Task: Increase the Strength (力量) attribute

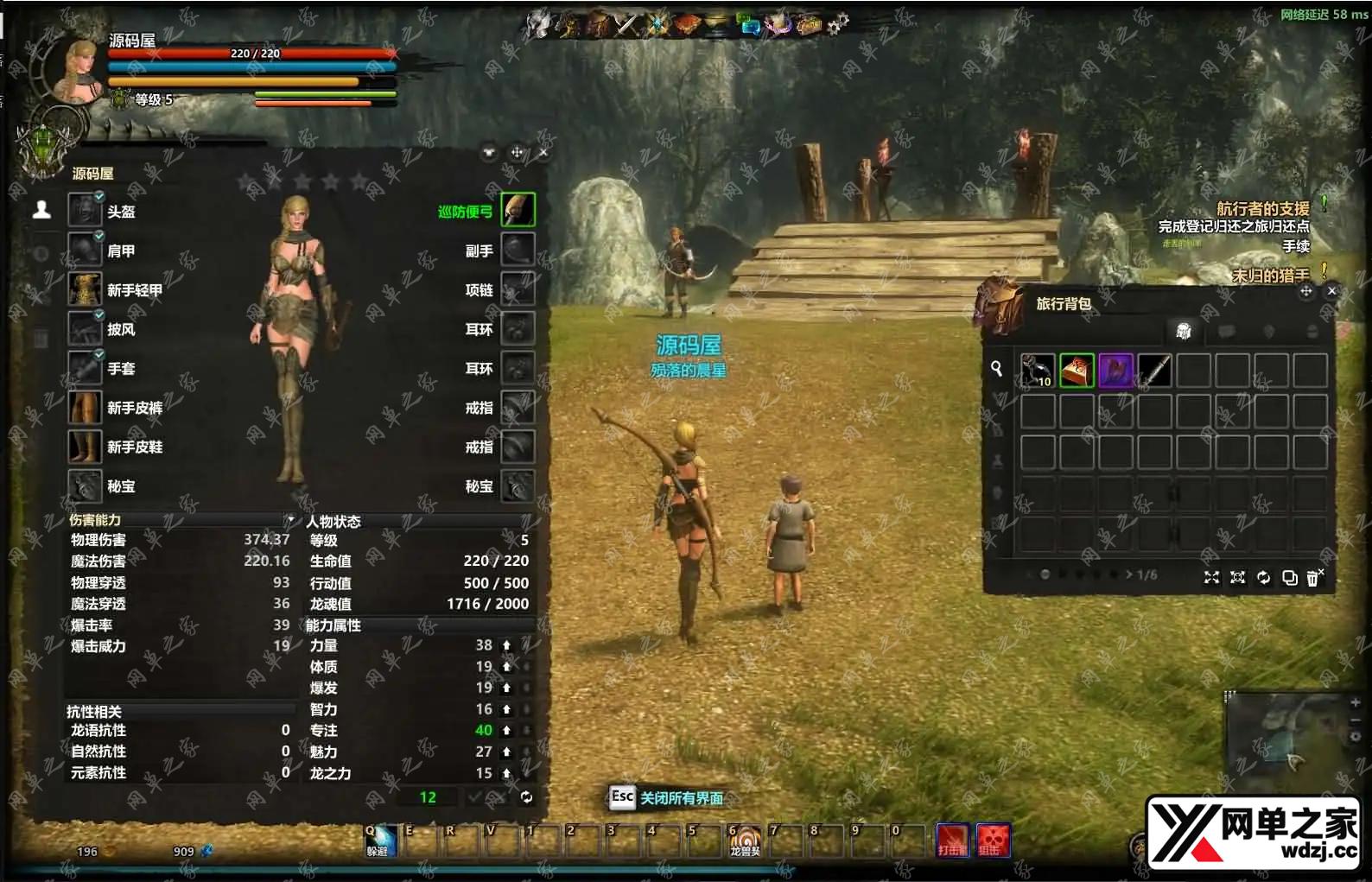Action: click(507, 645)
